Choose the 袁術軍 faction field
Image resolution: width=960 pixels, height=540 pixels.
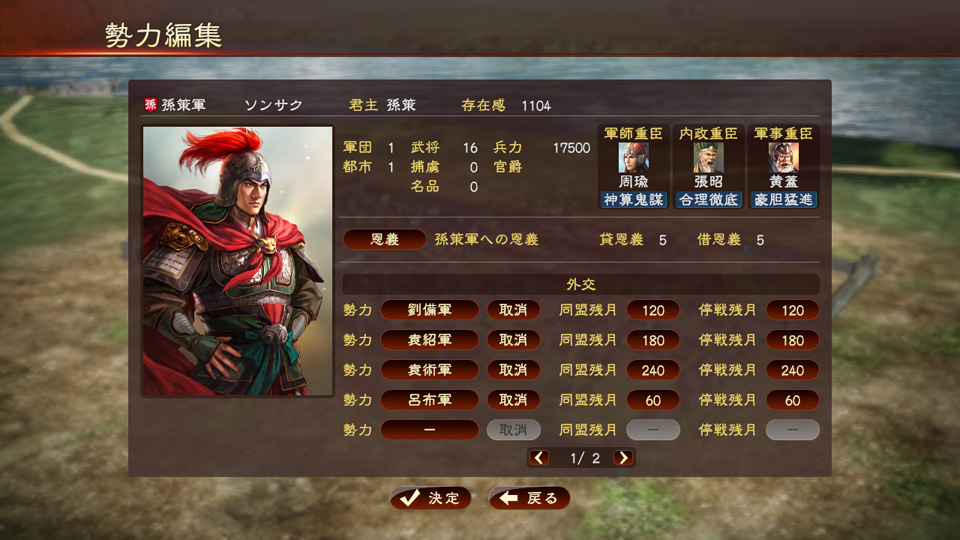point(430,370)
